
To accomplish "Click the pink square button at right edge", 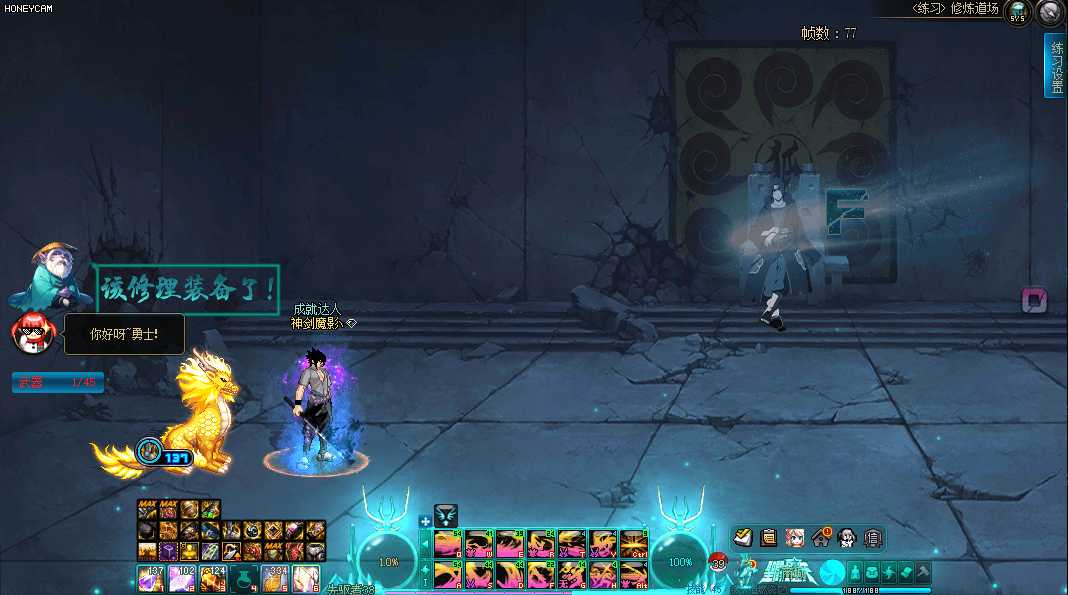I will [1034, 300].
